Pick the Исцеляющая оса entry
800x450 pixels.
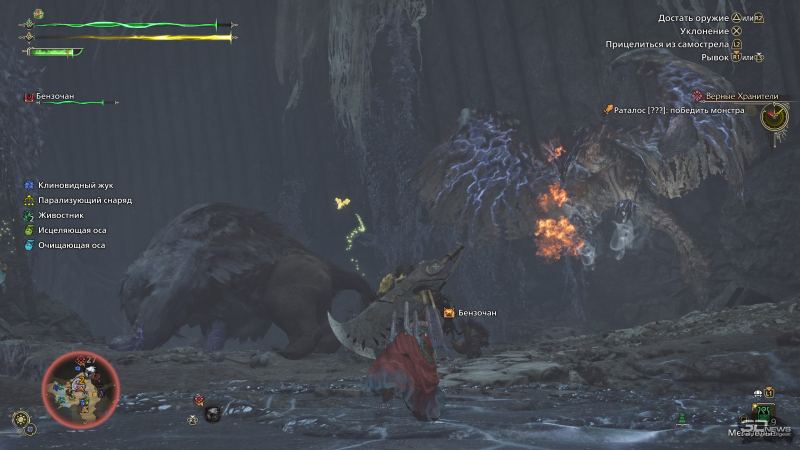pos(72,230)
